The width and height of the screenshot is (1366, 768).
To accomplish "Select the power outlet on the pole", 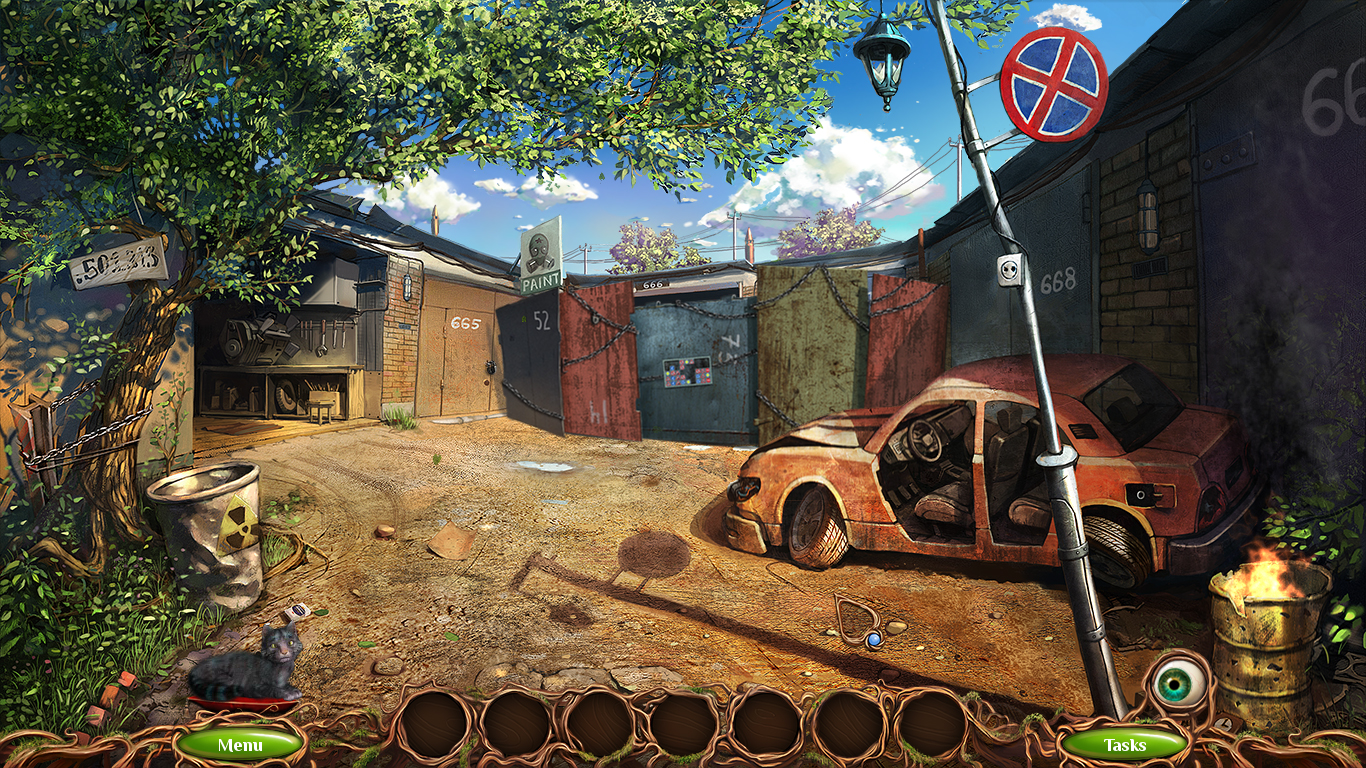I will tap(1011, 270).
